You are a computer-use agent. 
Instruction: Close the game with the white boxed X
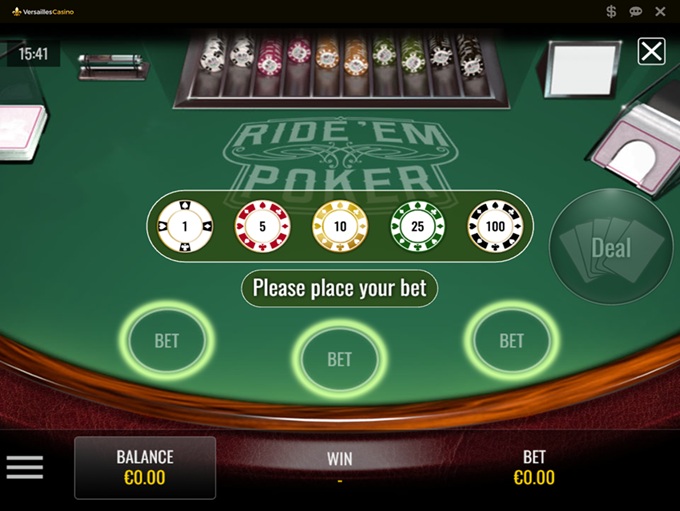(x=651, y=51)
